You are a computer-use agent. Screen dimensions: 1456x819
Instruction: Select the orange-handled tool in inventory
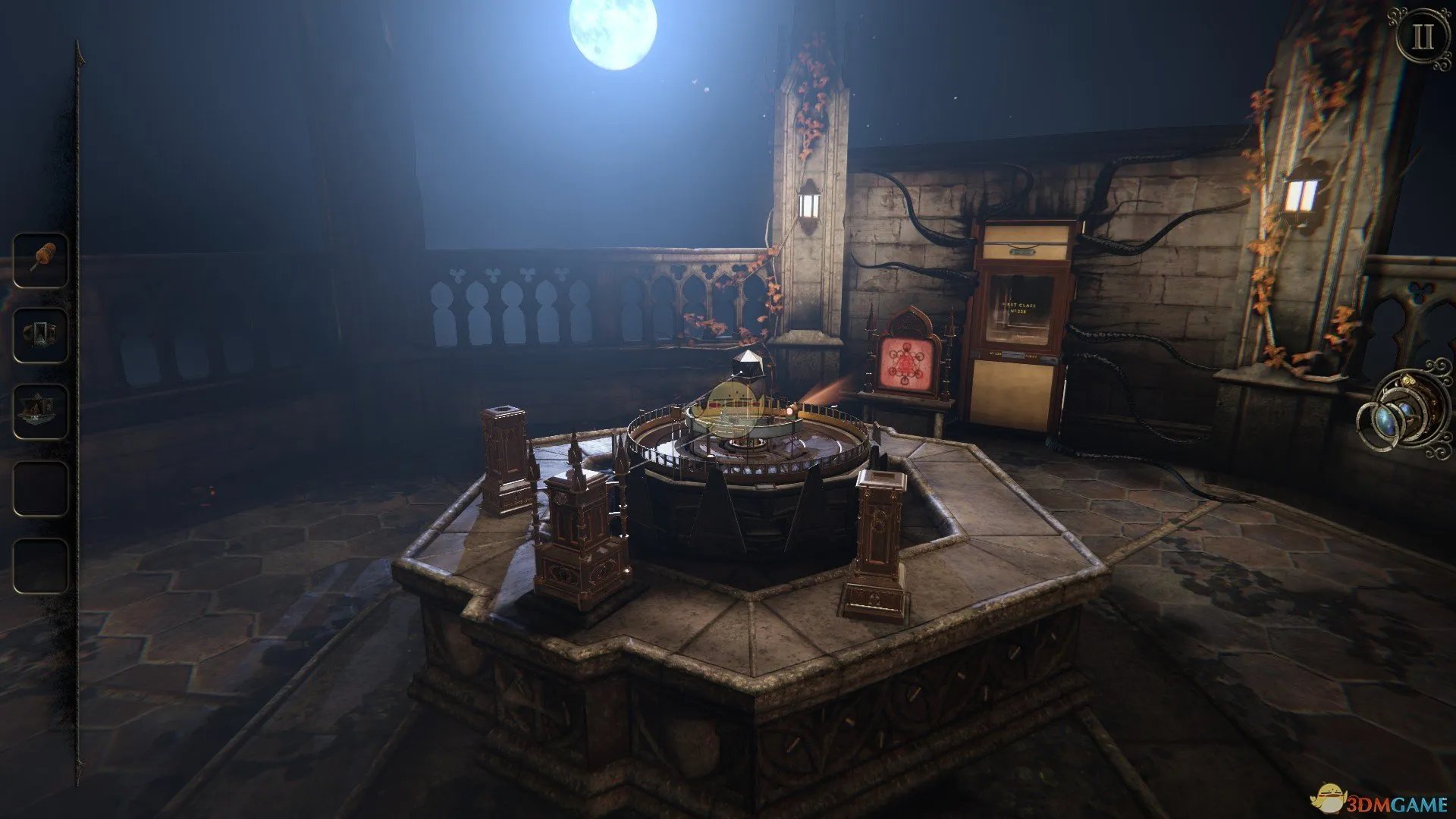point(41,260)
